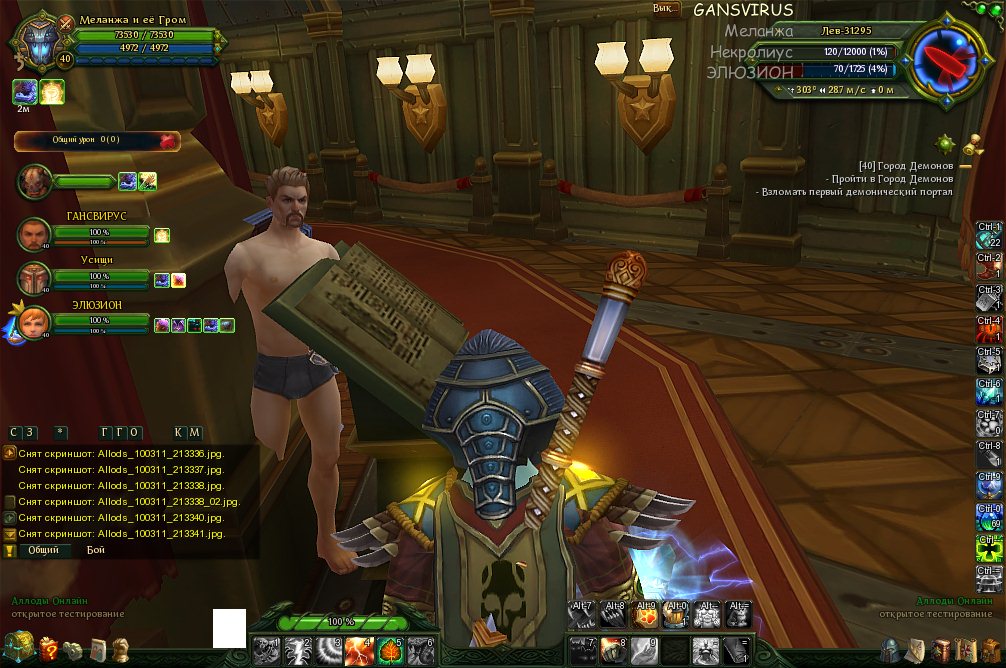Switch to the Бой chat tab

95,550
